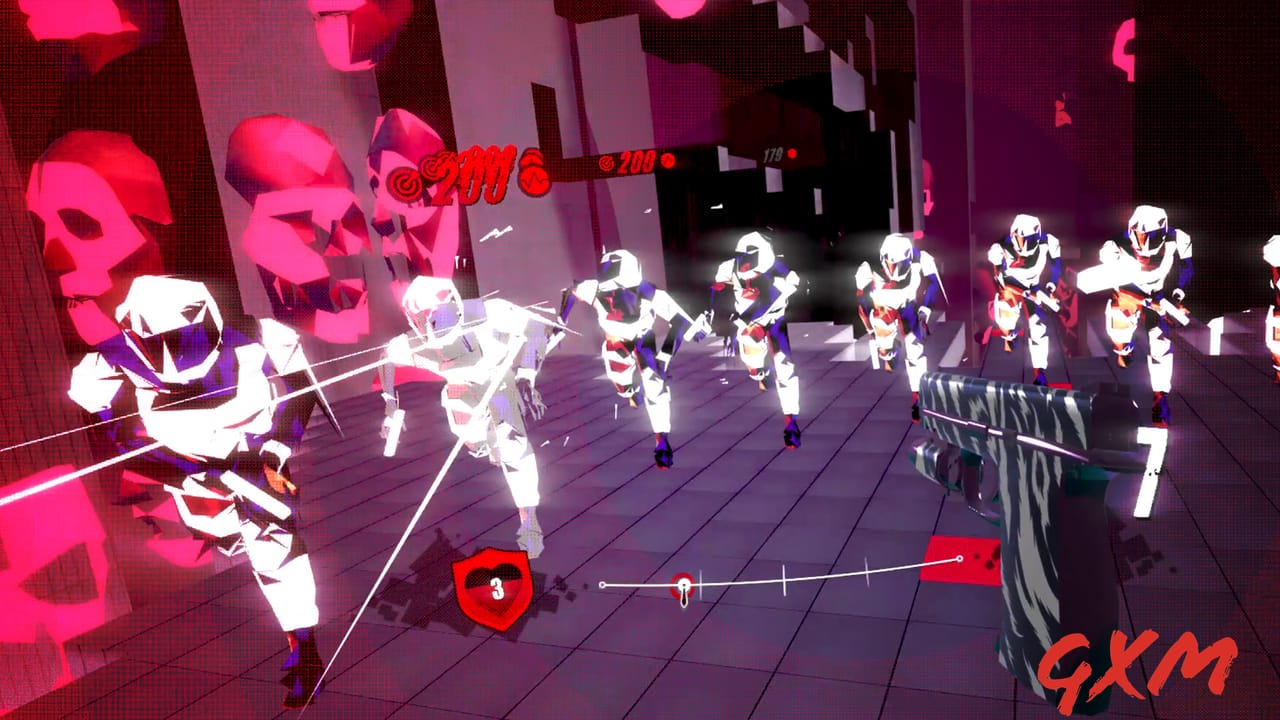Select the heartbeat pulse icon next to the big score
Image resolution: width=1280 pixels, height=720 pixels.
coord(532,172)
